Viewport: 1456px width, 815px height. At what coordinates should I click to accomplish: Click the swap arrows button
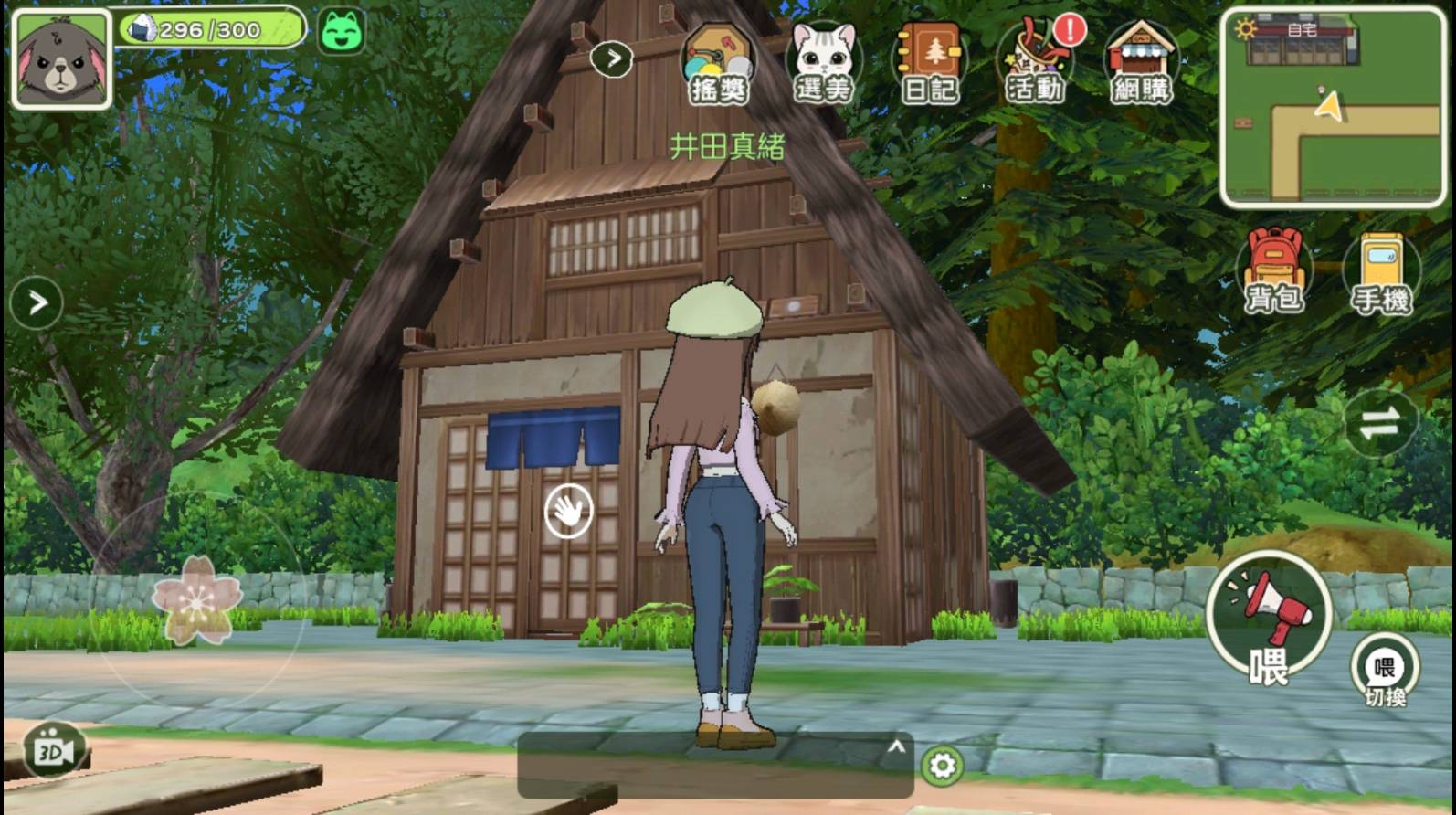coord(1379,423)
